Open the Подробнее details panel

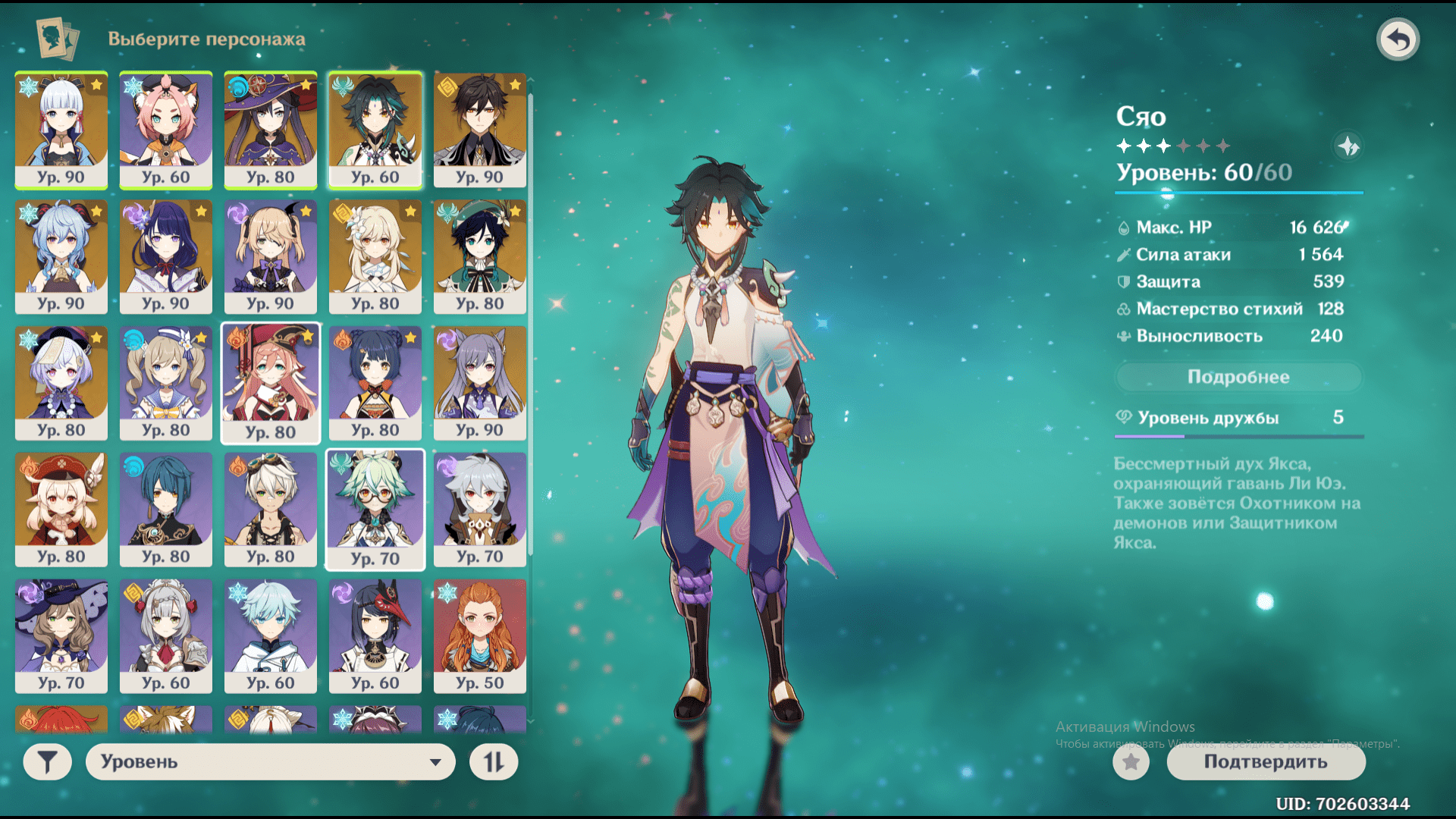click(1238, 377)
